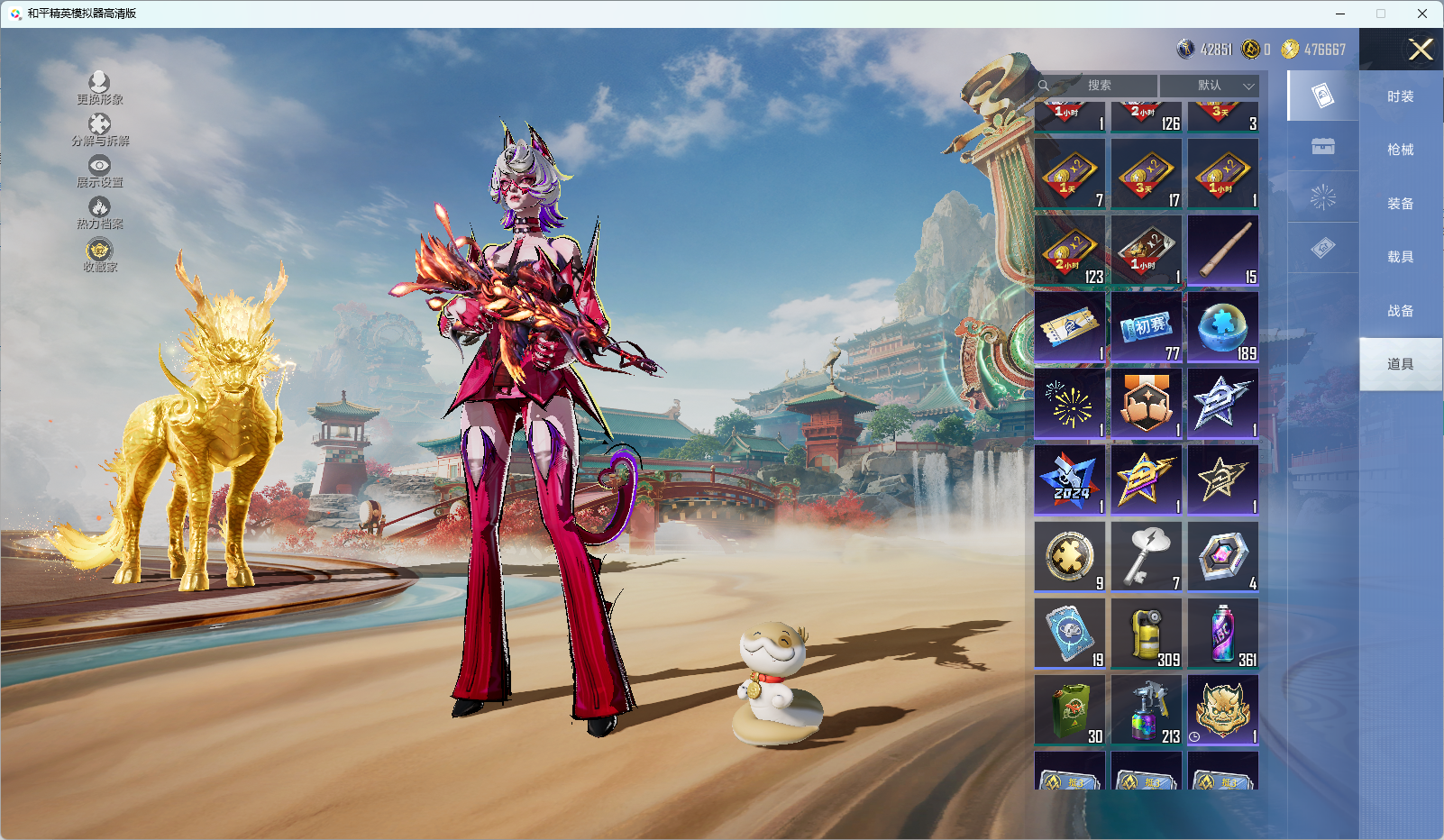Open the 默认 sort dropdown

coord(1210,86)
